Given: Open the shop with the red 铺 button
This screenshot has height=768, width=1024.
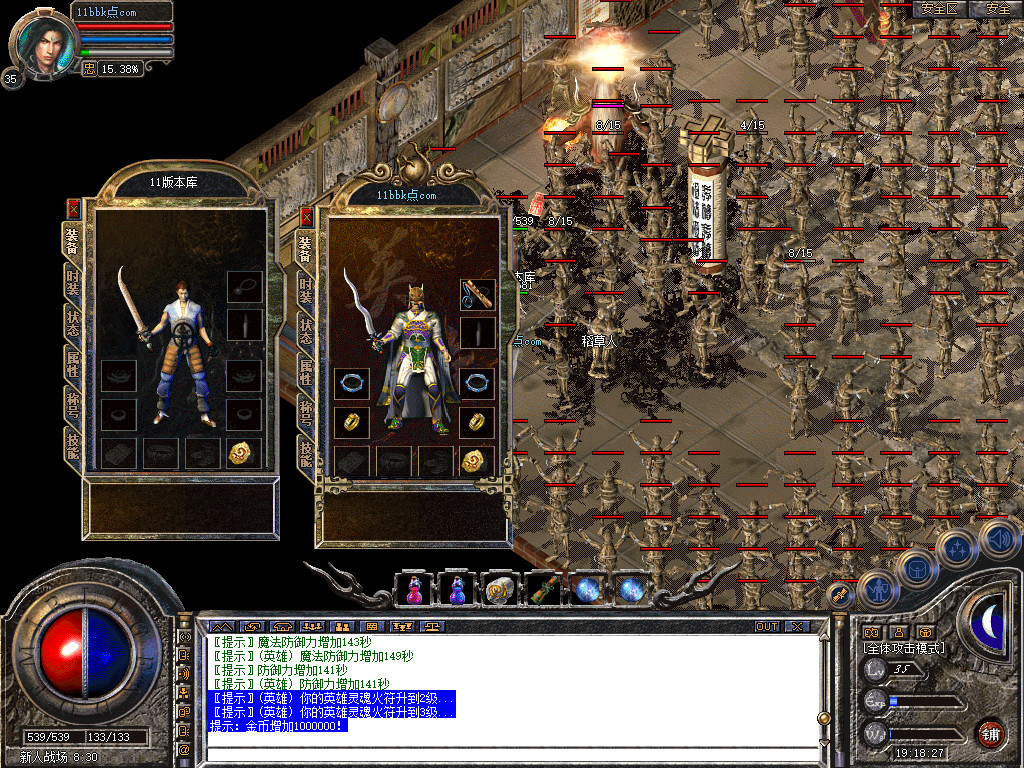Looking at the screenshot, I should tap(991, 733).
